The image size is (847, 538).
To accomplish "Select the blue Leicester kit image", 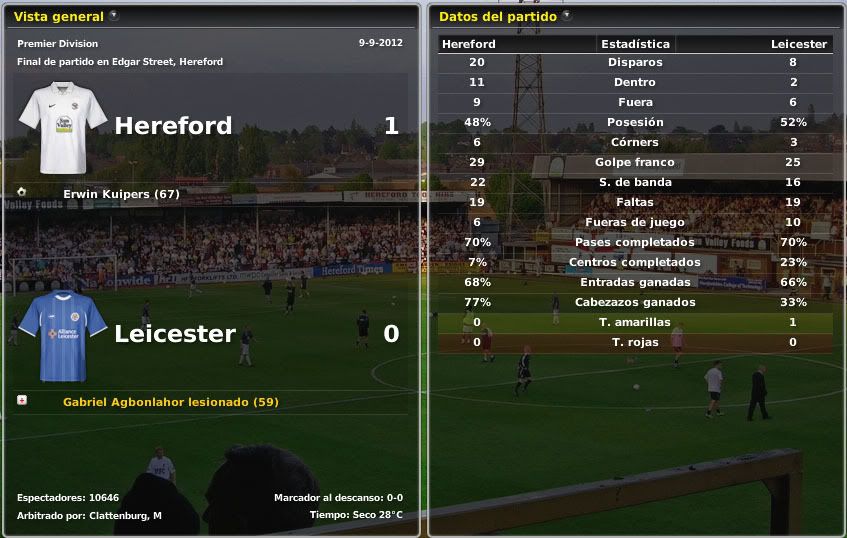I will click(x=63, y=336).
